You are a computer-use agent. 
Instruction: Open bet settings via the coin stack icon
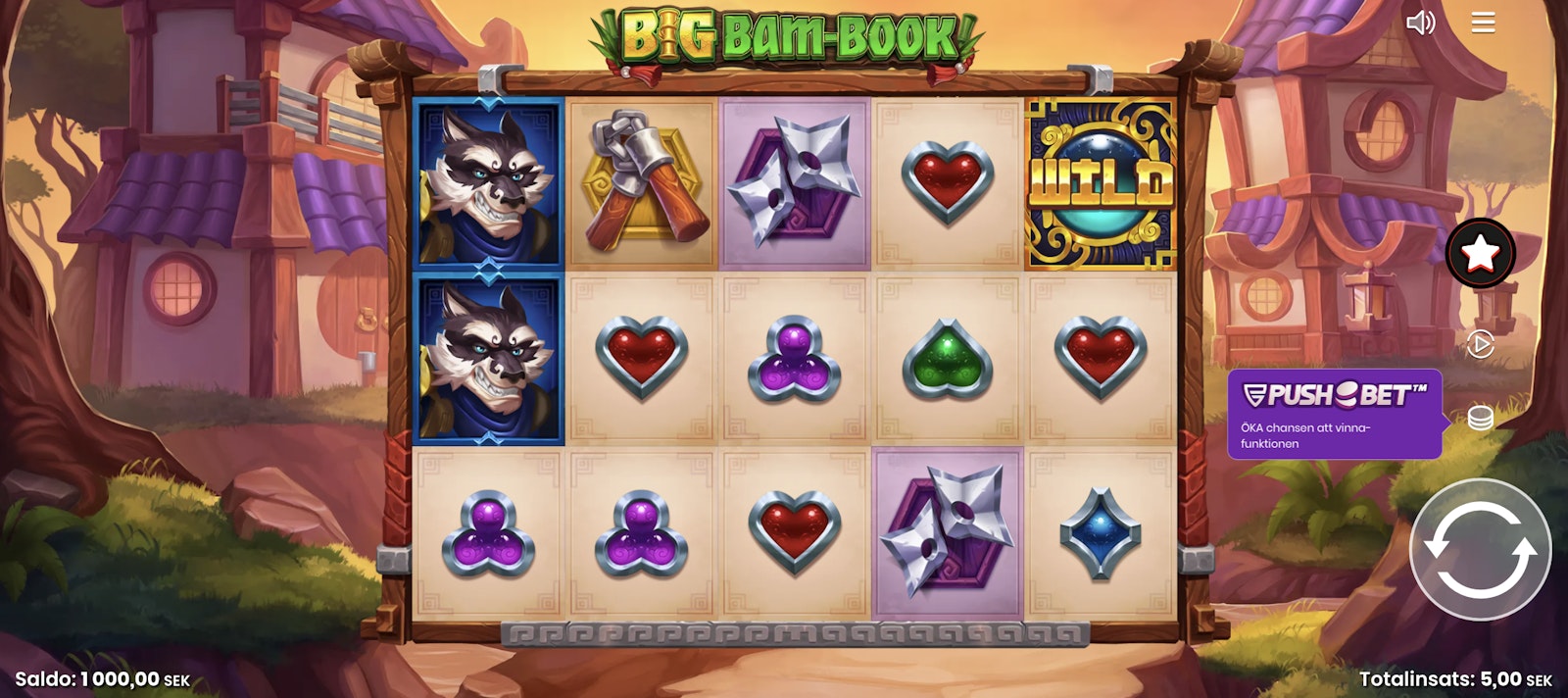(x=1480, y=418)
